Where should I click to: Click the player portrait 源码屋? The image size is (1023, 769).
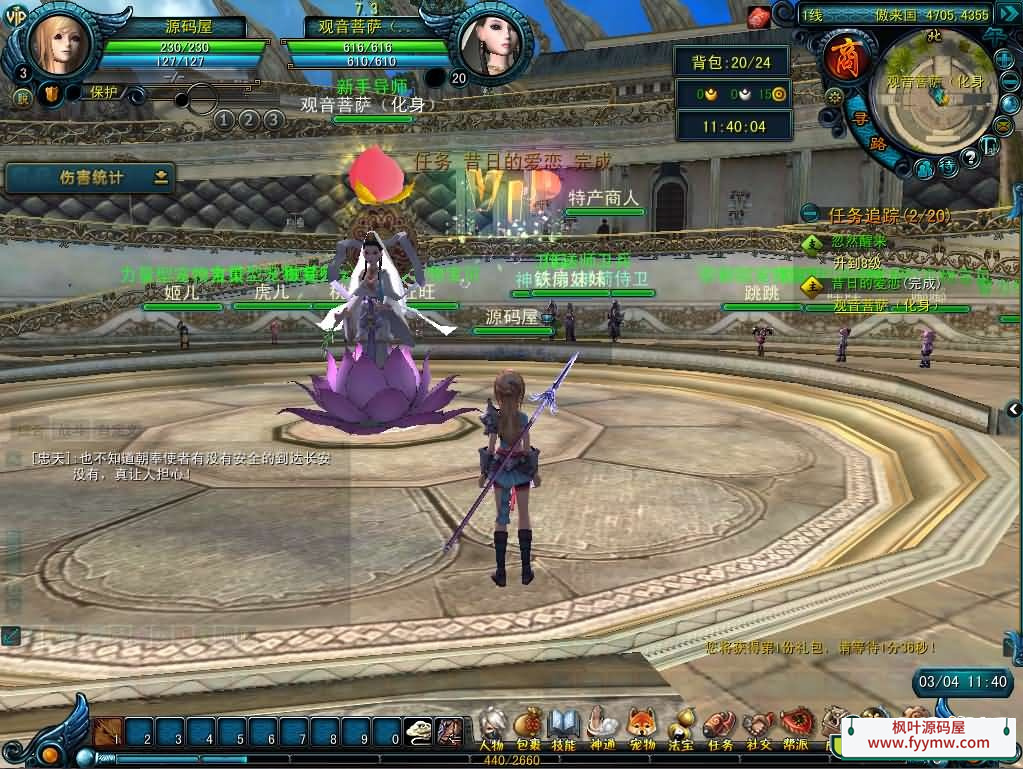58,42
